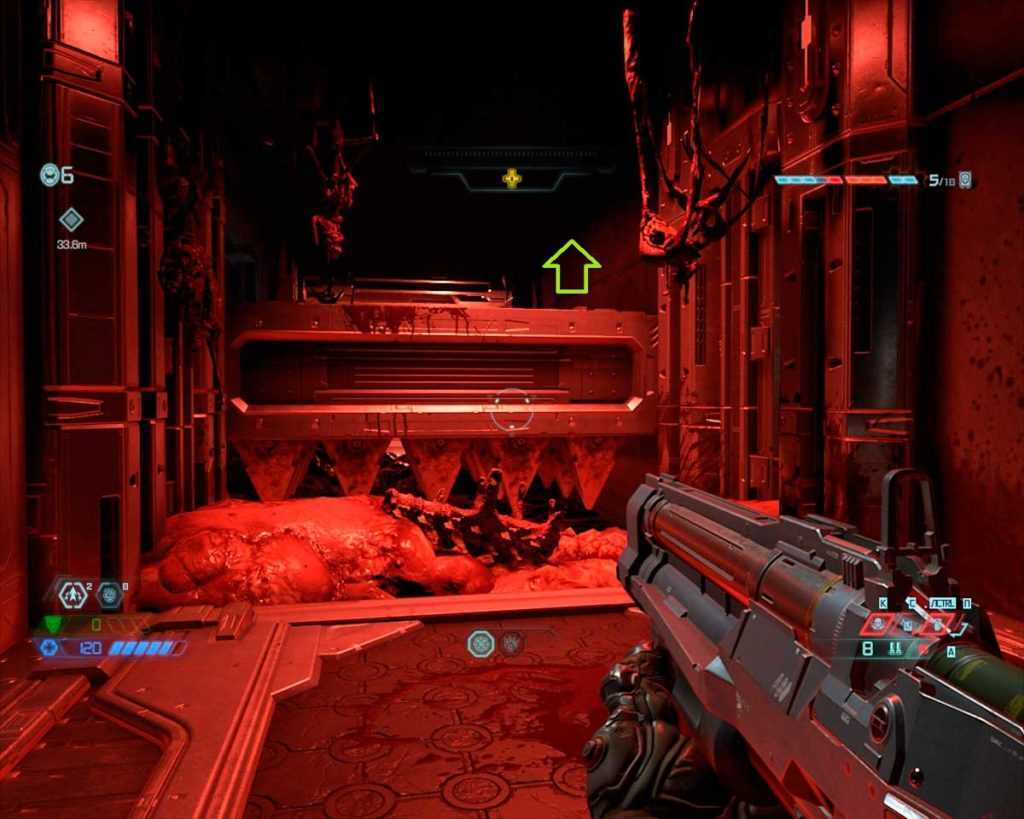Activate the left hexagon ability icon
Image resolution: width=1024 pixels, height=819 pixels.
(x=481, y=643)
